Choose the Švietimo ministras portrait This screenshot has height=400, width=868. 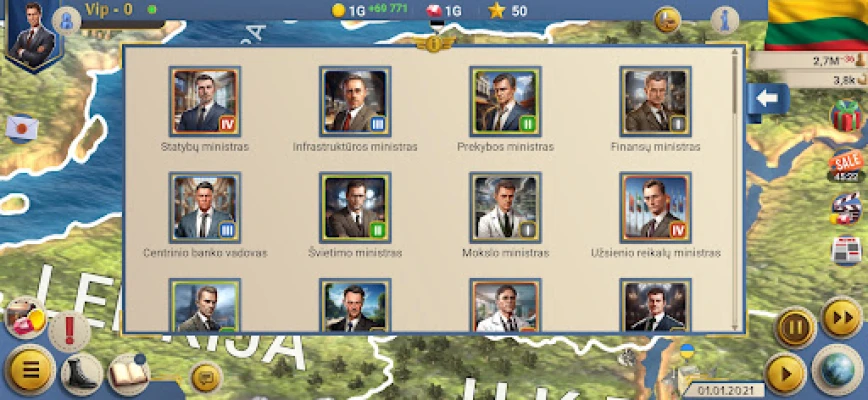click(355, 207)
